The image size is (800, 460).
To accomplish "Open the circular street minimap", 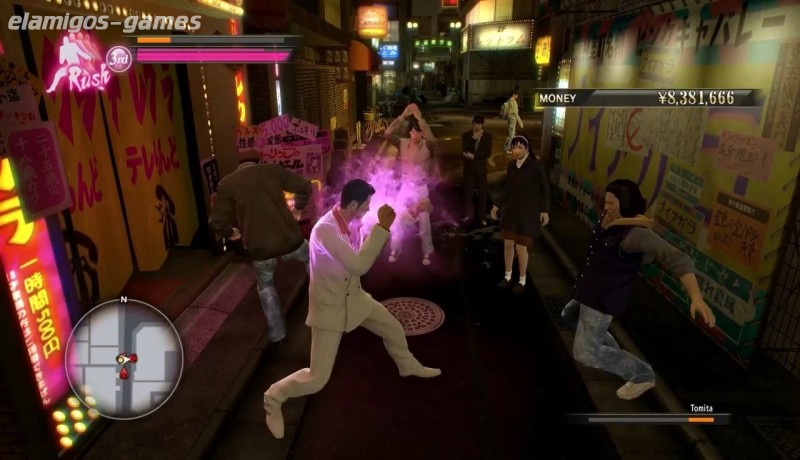I will coord(124,358).
